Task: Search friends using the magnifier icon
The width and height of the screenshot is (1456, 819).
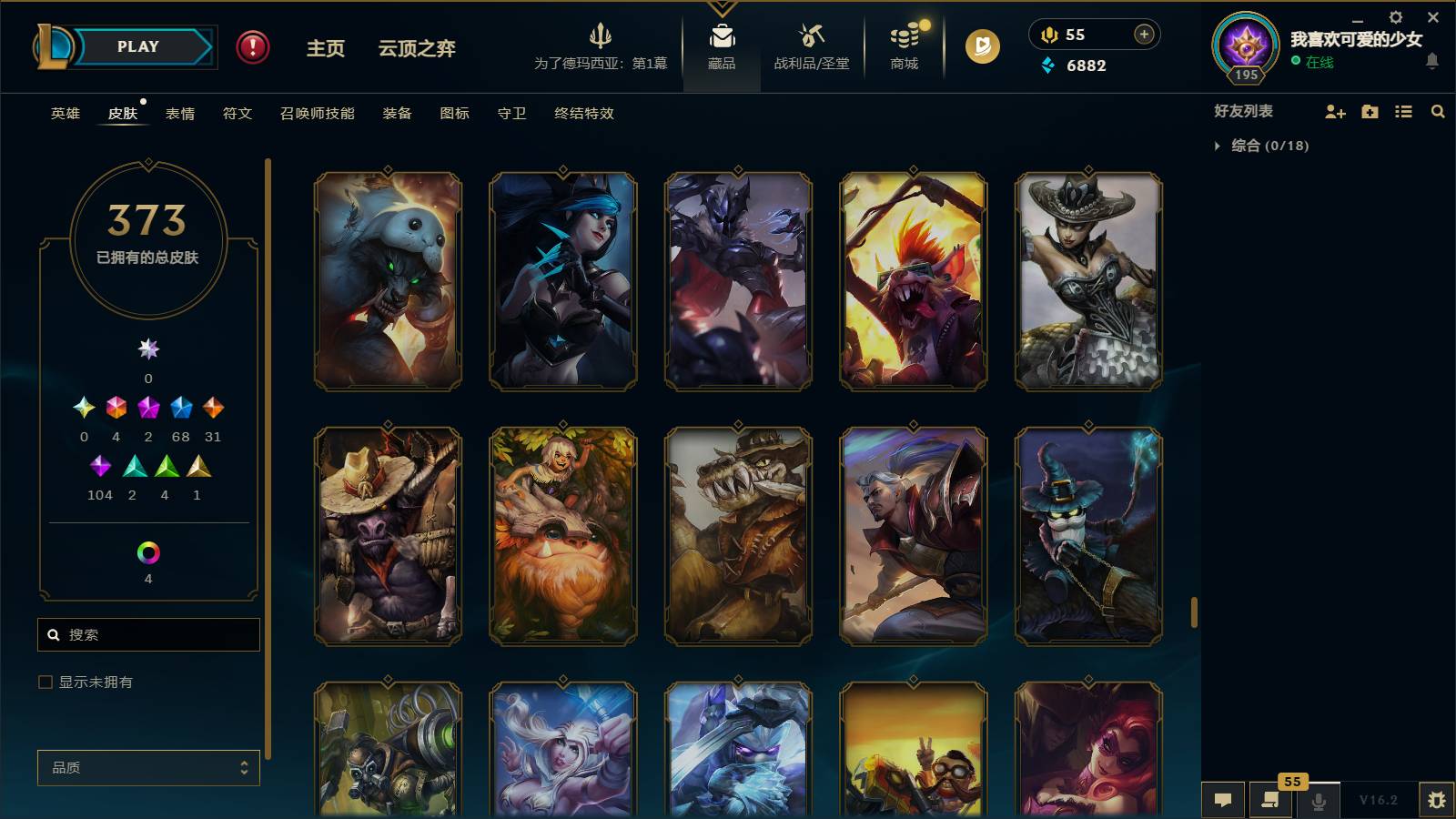Action: click(1438, 111)
